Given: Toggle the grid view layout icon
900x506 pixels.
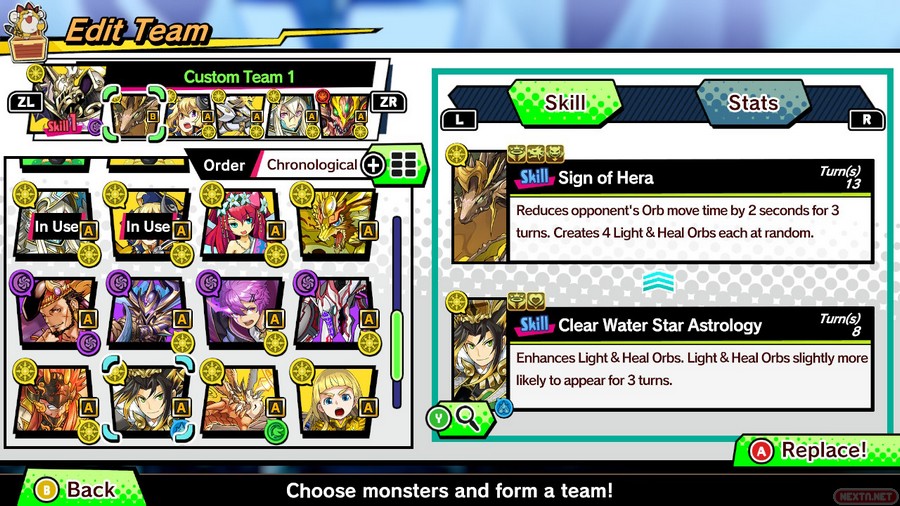Looking at the screenshot, I should click(404, 165).
